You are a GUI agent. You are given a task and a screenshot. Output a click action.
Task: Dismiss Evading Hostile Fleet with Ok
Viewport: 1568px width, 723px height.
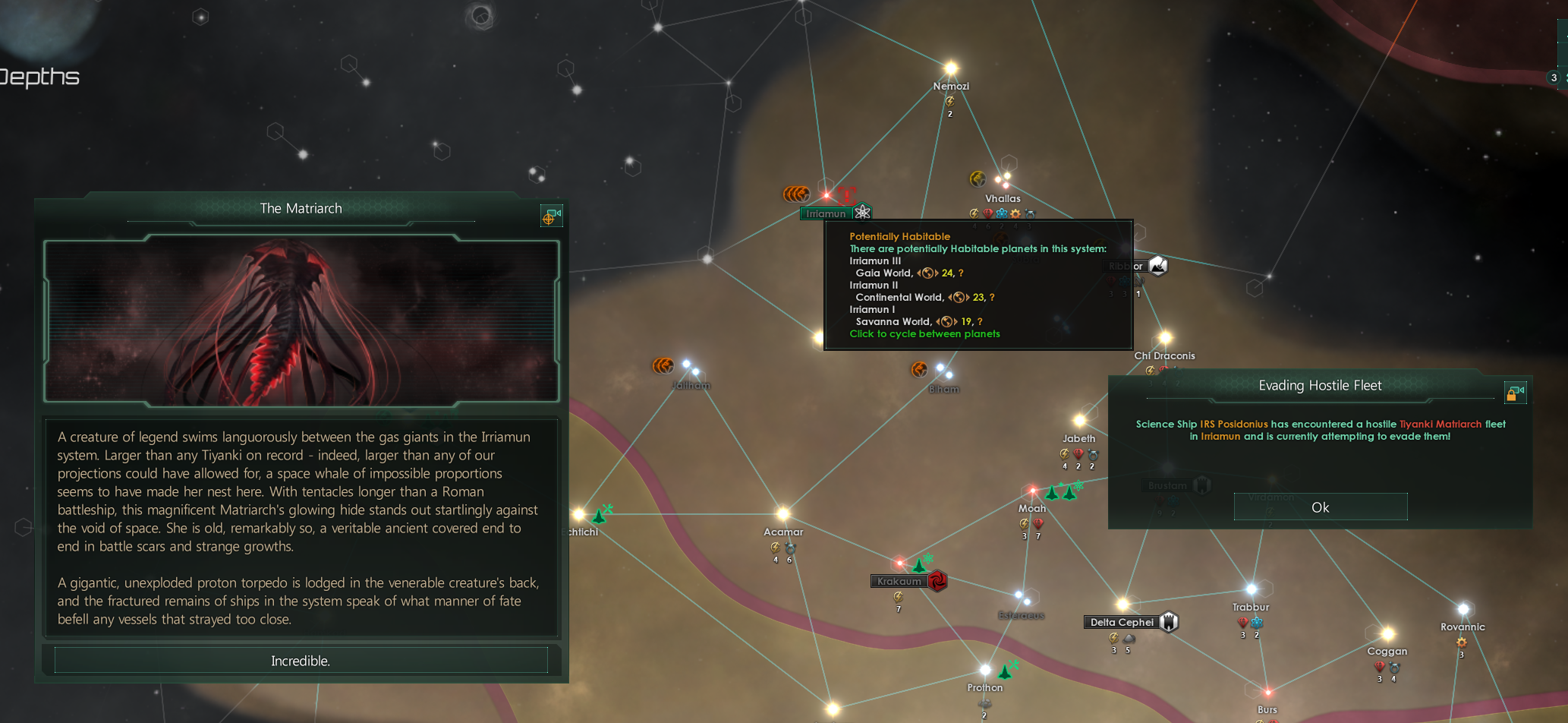(1320, 507)
